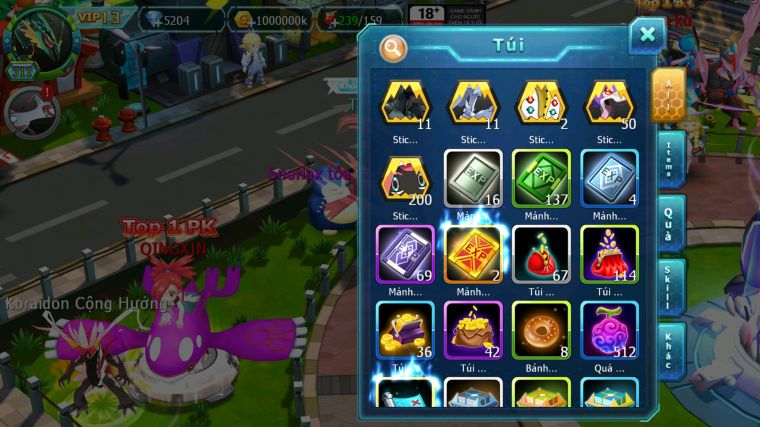This screenshot has width=760, height=427.
Task: Click the magnifying glass search button
Action: [393, 47]
